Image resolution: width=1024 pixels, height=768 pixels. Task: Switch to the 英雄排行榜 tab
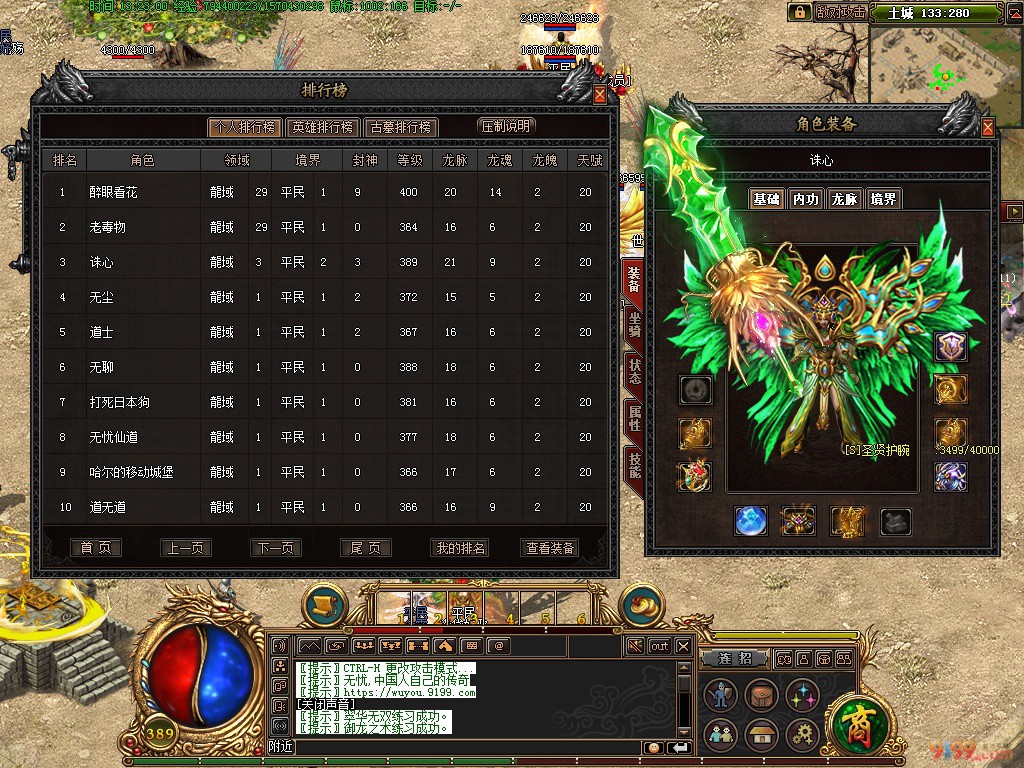click(x=322, y=128)
